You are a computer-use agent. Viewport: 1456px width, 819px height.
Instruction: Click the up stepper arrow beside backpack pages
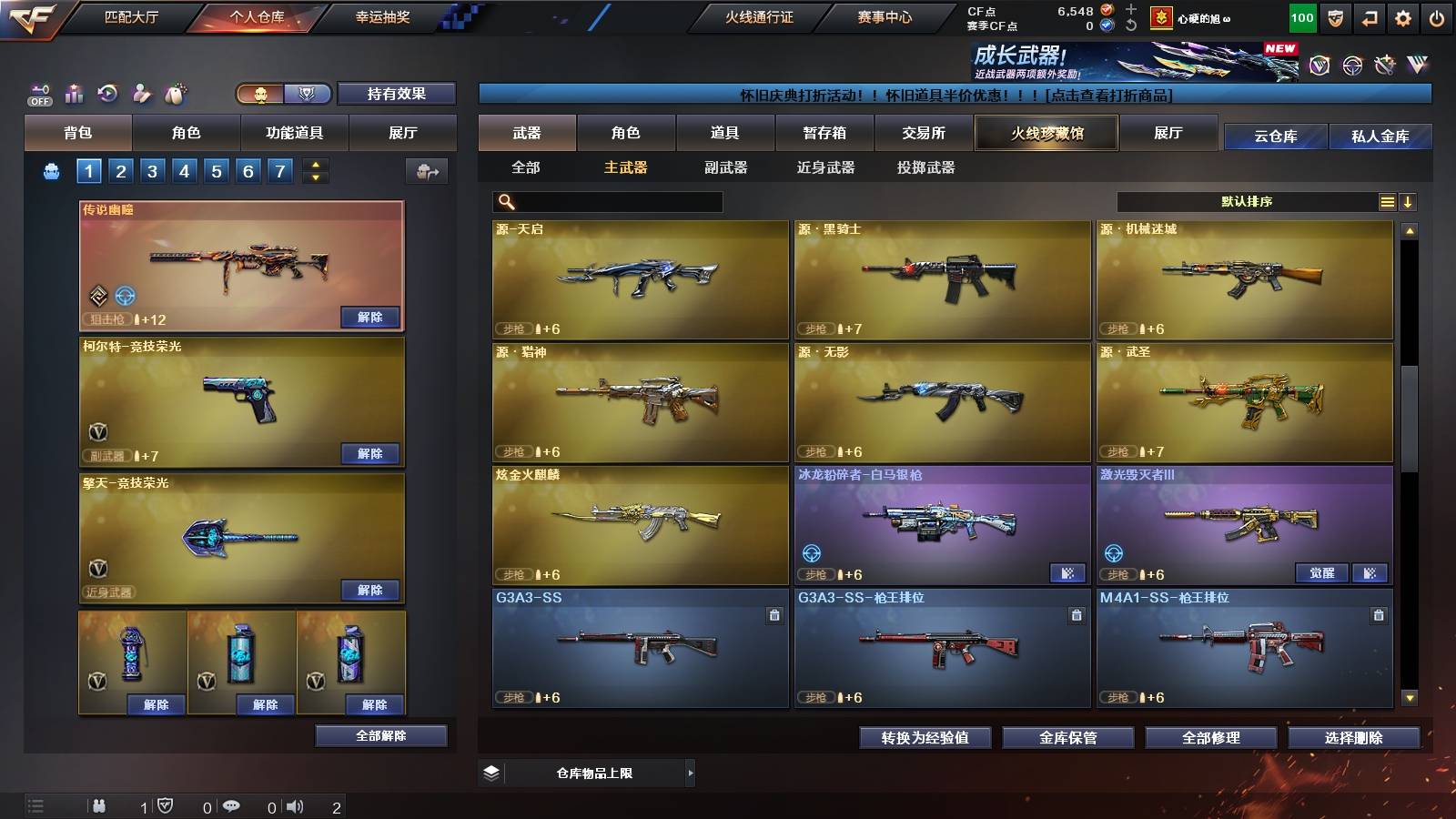(313, 165)
